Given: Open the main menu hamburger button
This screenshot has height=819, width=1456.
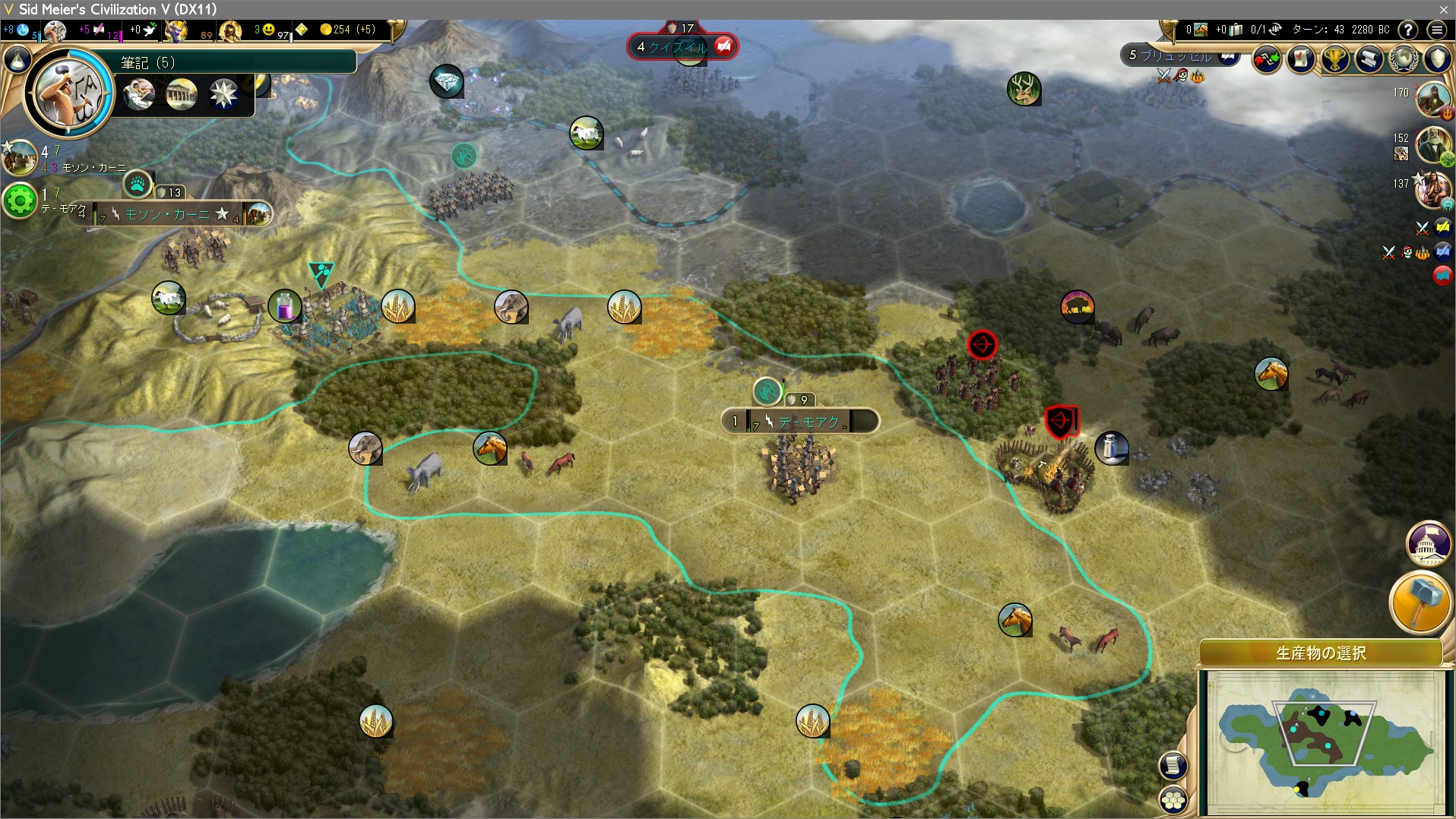Looking at the screenshot, I should [1436, 30].
